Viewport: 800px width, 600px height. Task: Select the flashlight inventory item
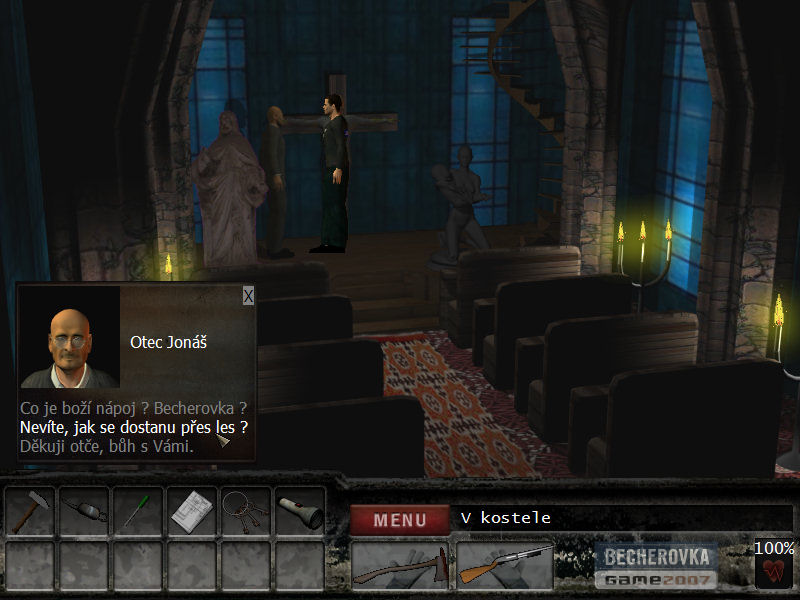click(x=299, y=512)
